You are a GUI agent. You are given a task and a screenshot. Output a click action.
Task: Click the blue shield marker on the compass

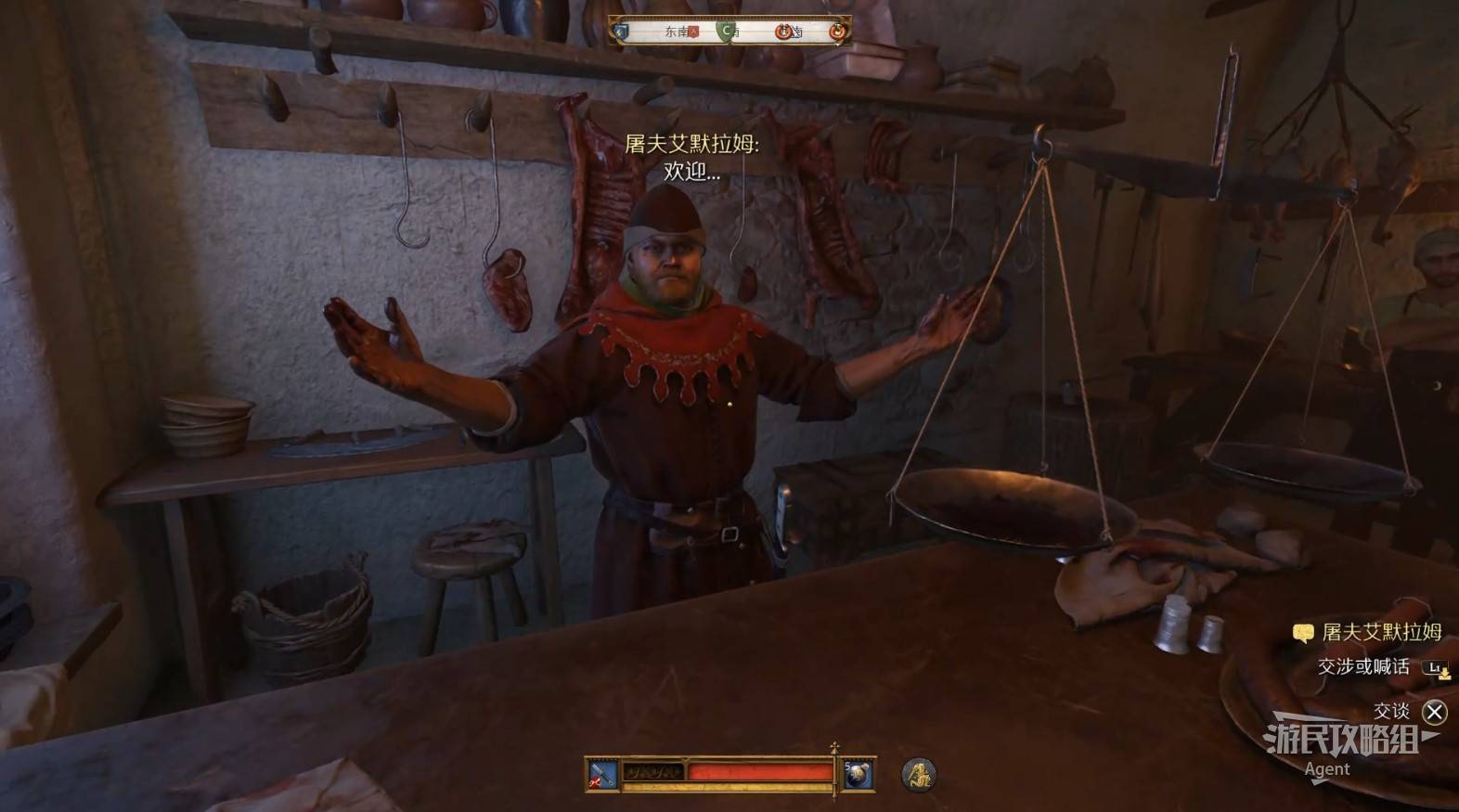(x=622, y=32)
